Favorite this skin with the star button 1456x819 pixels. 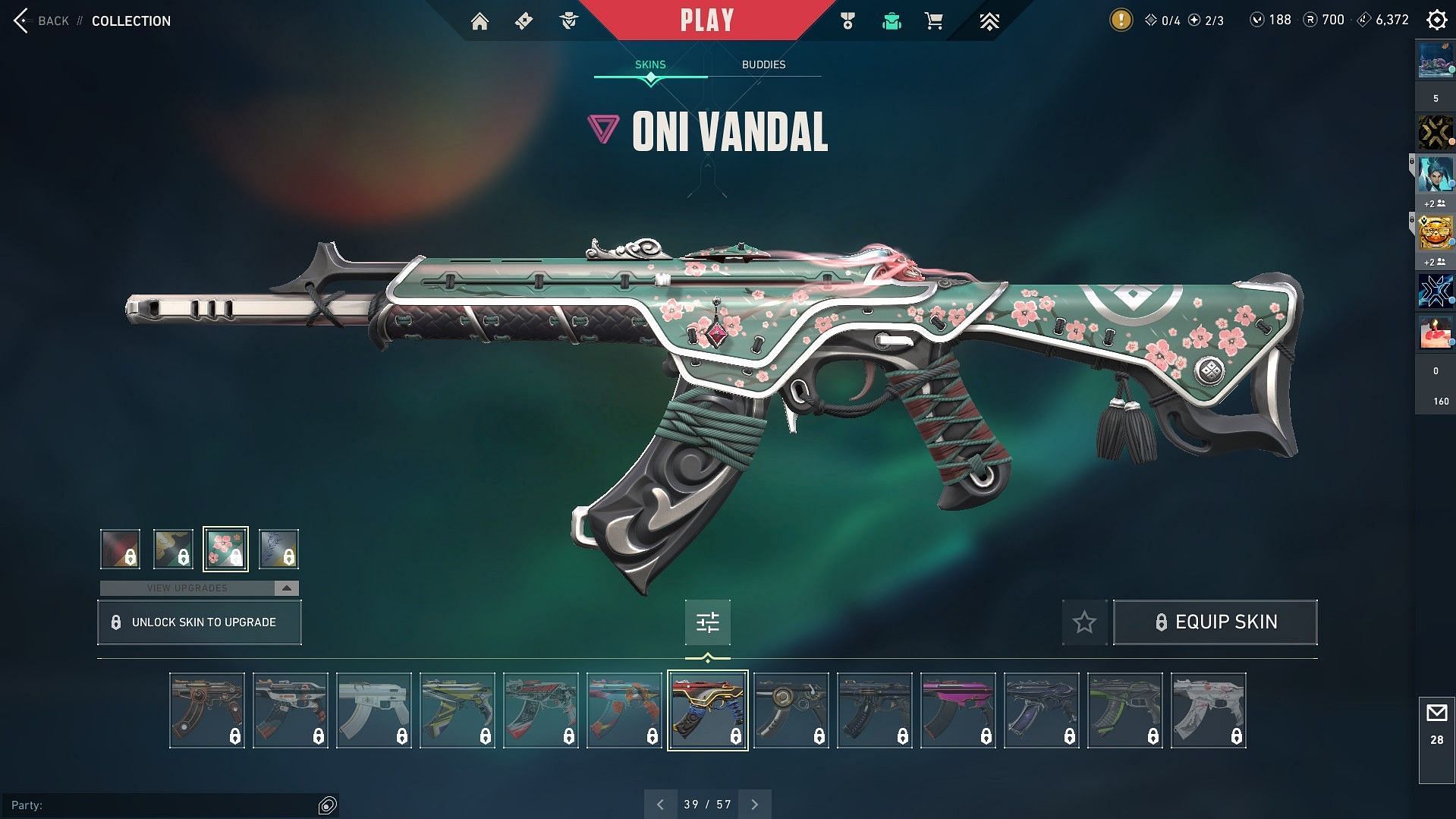1084,622
